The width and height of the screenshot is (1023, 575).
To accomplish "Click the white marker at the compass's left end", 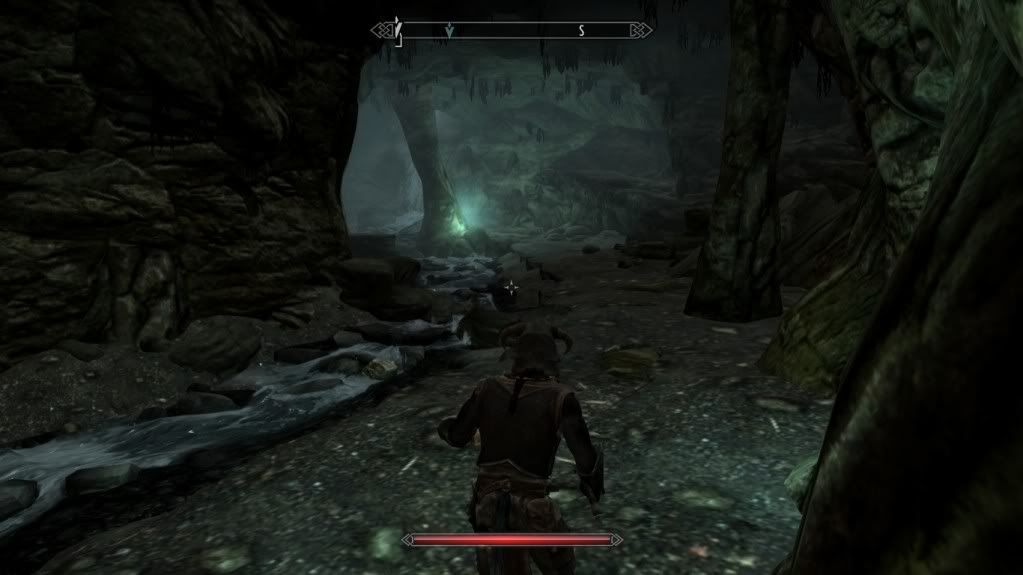I will coord(397,30).
